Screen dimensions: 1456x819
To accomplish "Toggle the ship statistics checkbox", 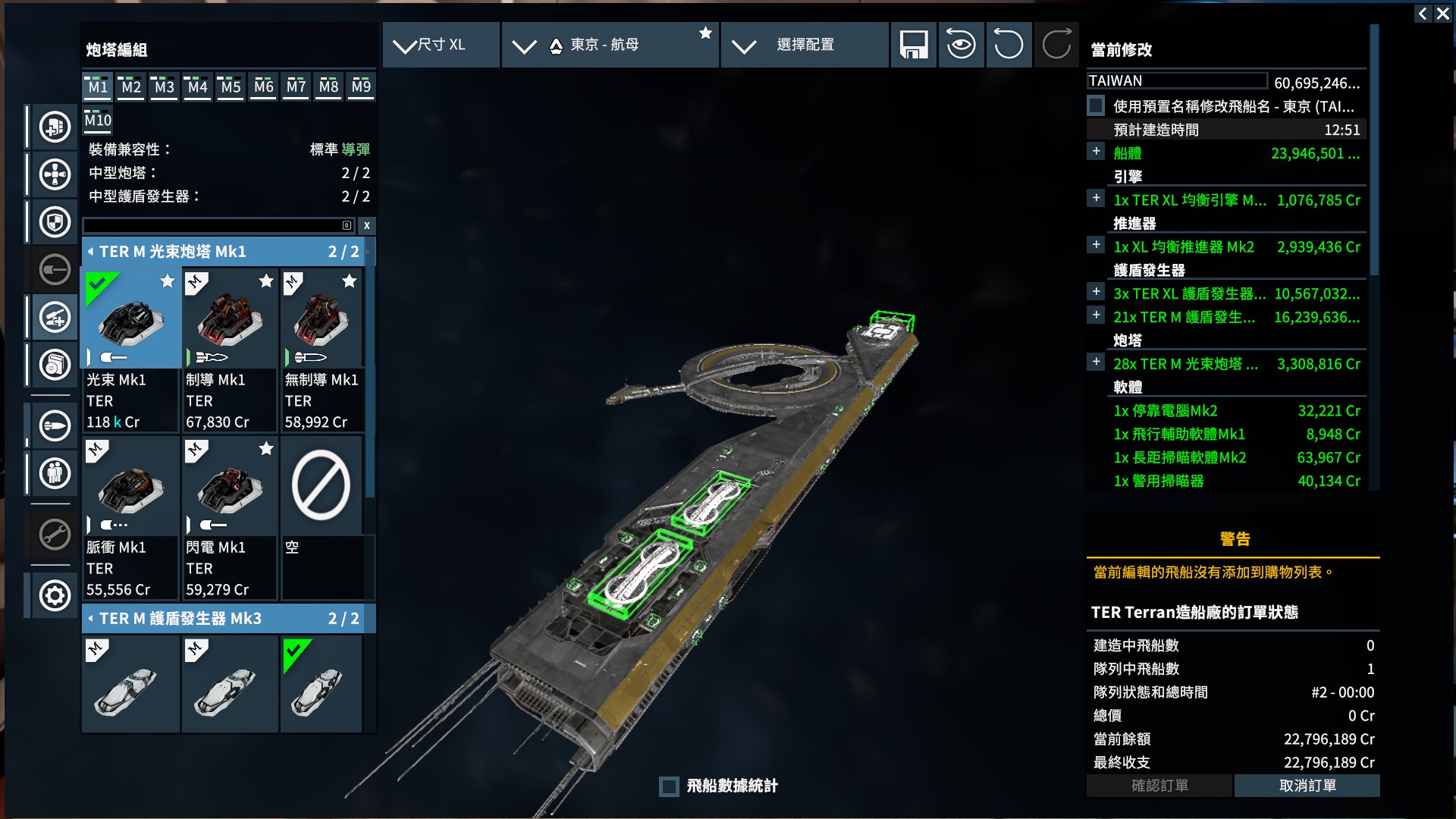I will 669,786.
